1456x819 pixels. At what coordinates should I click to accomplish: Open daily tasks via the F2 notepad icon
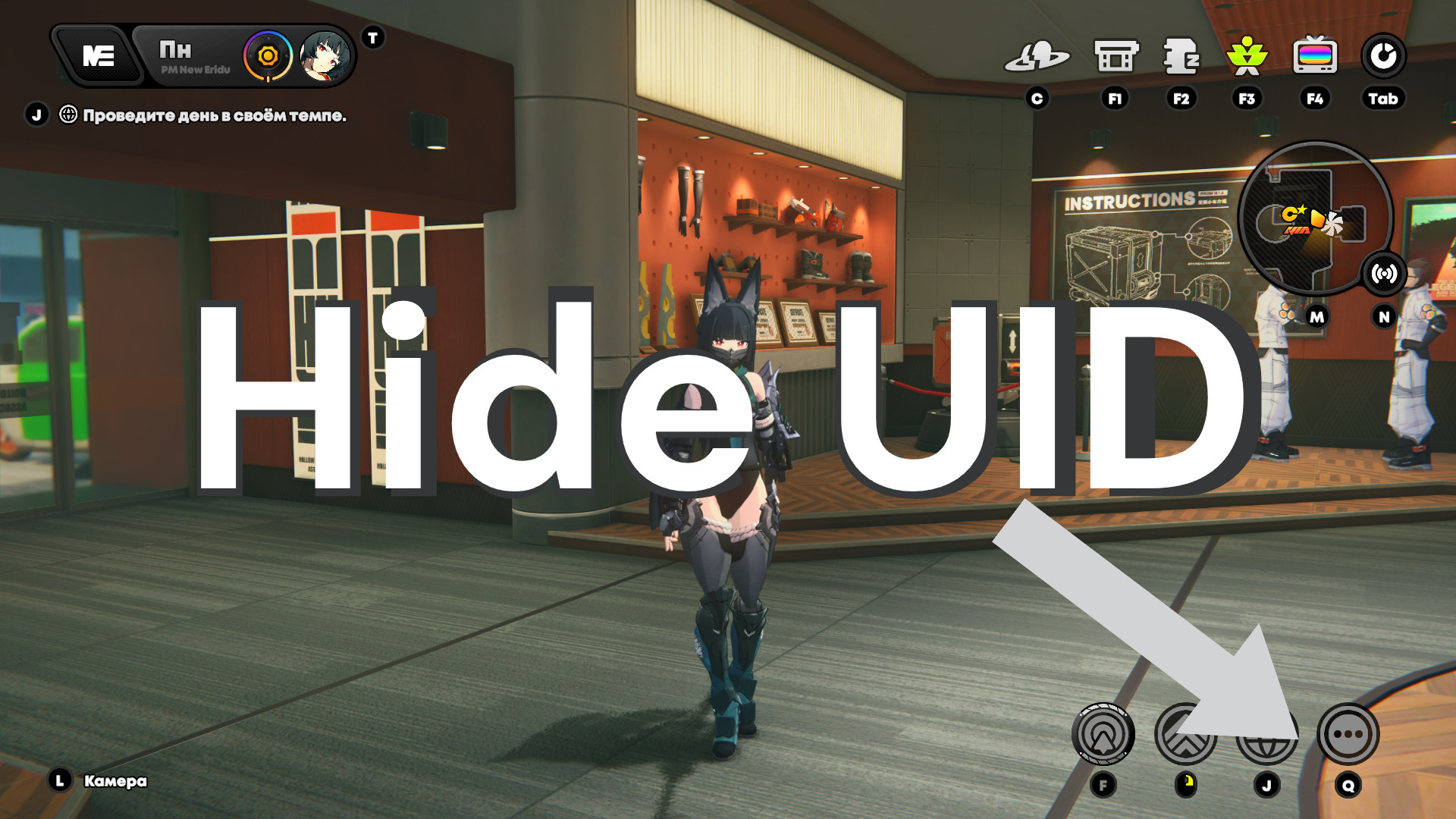[1181, 55]
